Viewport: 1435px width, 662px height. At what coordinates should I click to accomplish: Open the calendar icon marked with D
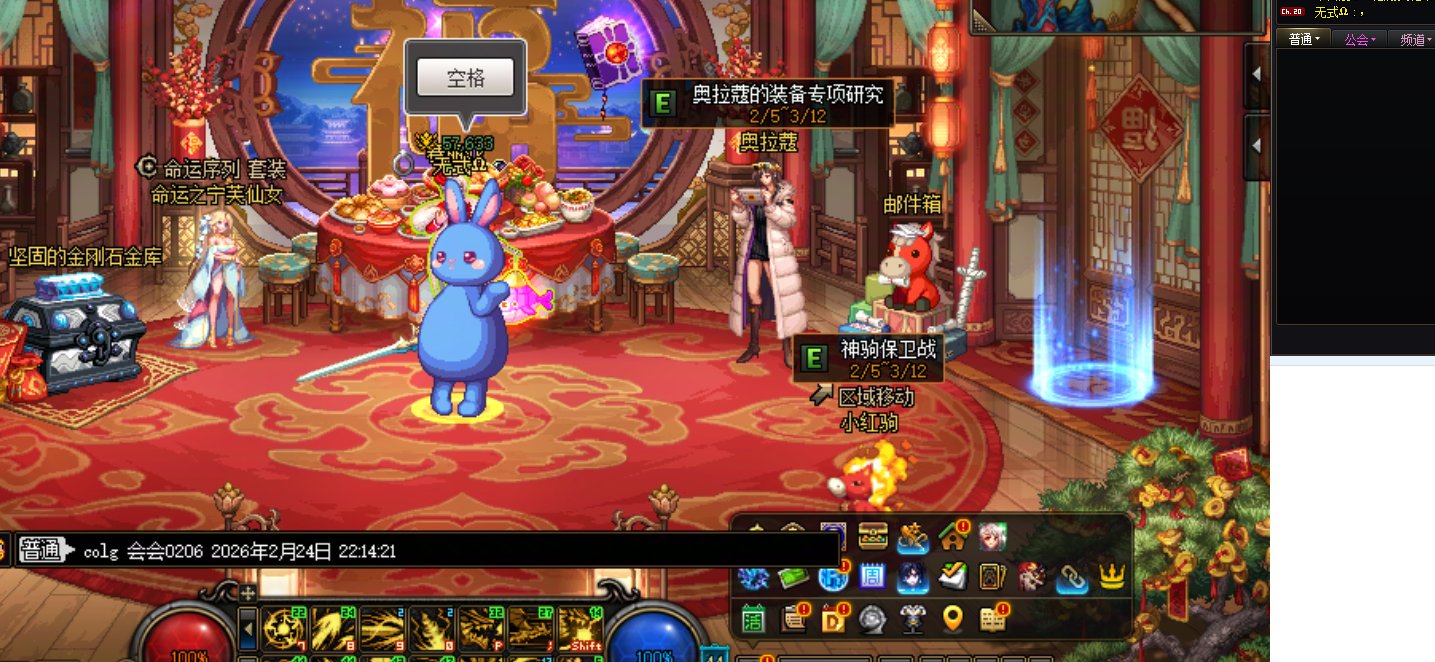(833, 619)
